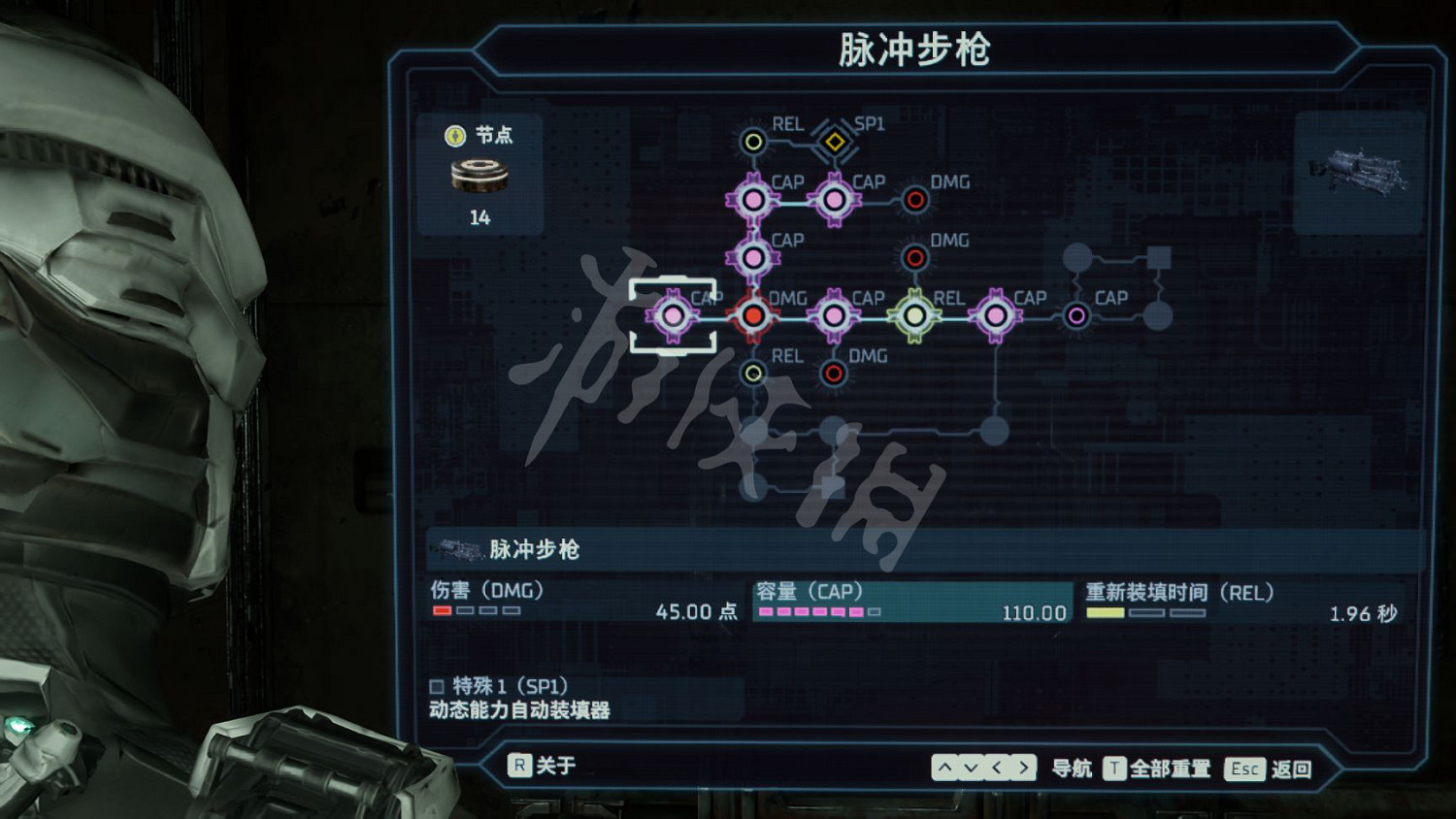Select the rightmost unfilled CAP node
1456x819 pixels.
(1075, 315)
